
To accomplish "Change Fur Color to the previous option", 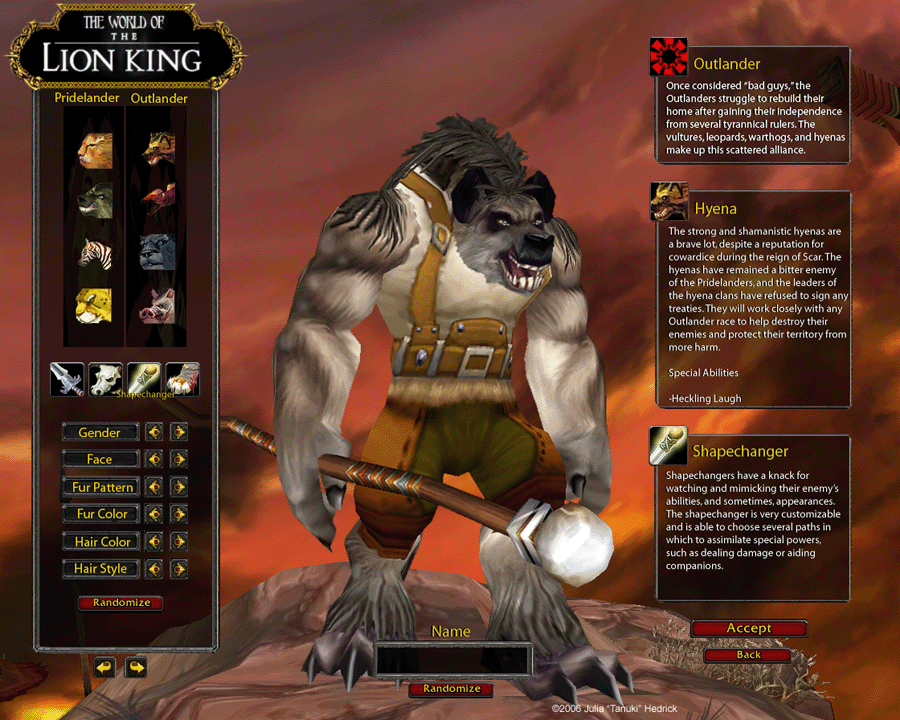I will coord(154,514).
